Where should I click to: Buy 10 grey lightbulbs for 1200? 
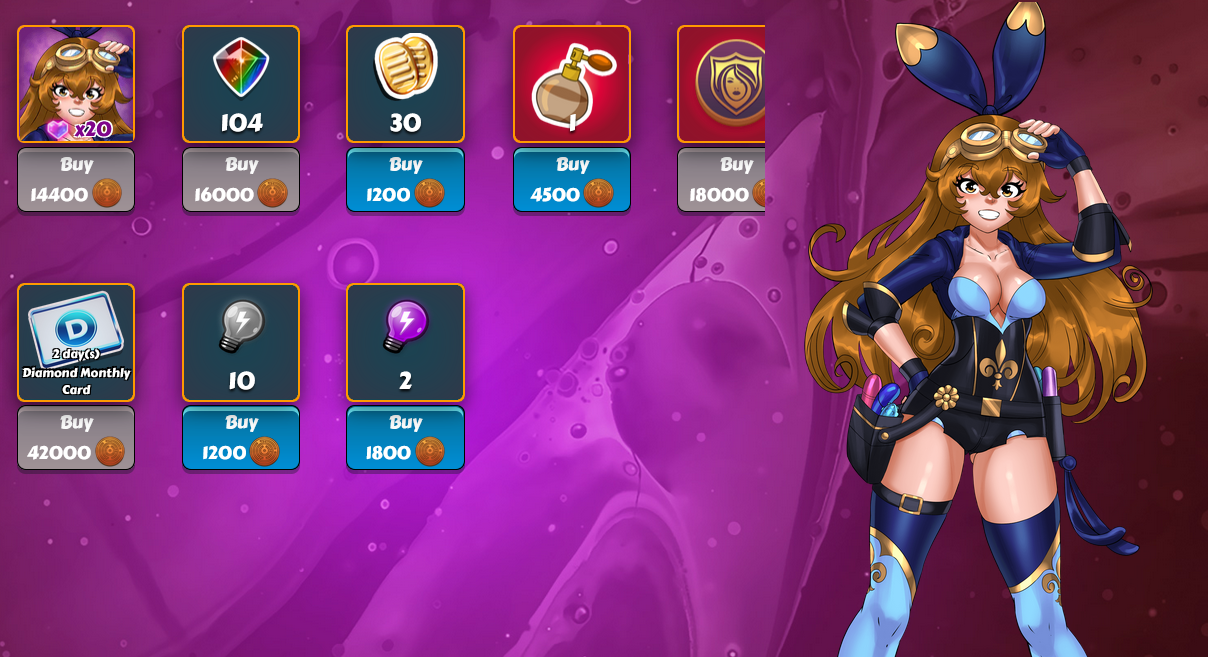(241, 438)
